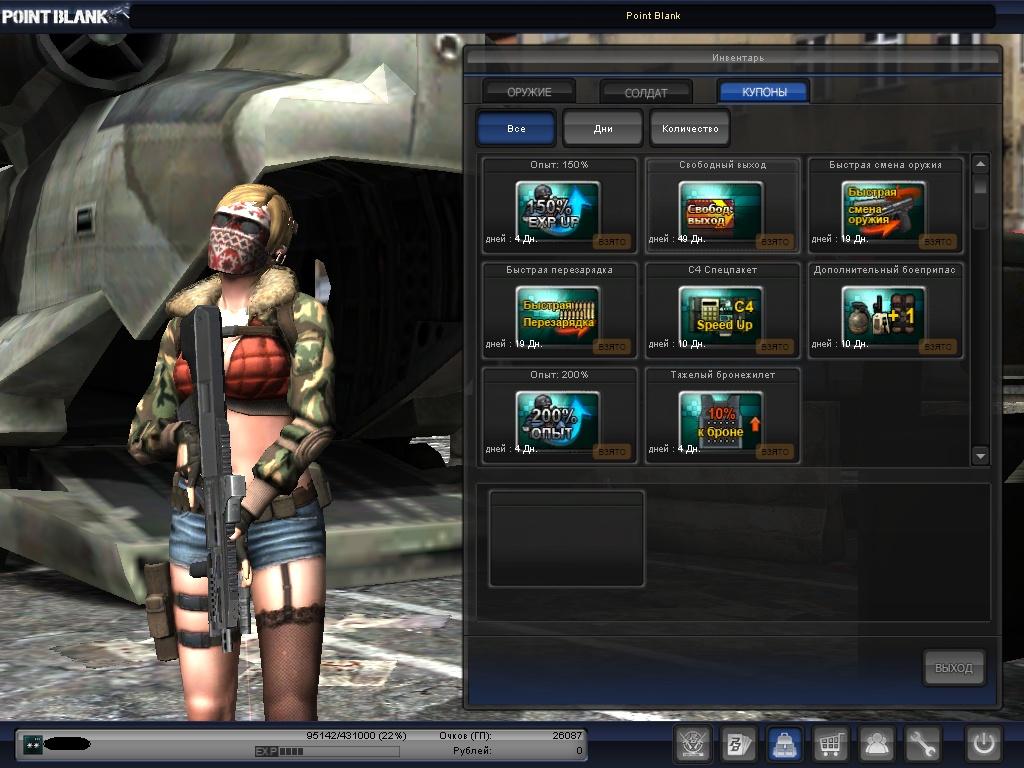Filter coupons by Дни

point(603,129)
